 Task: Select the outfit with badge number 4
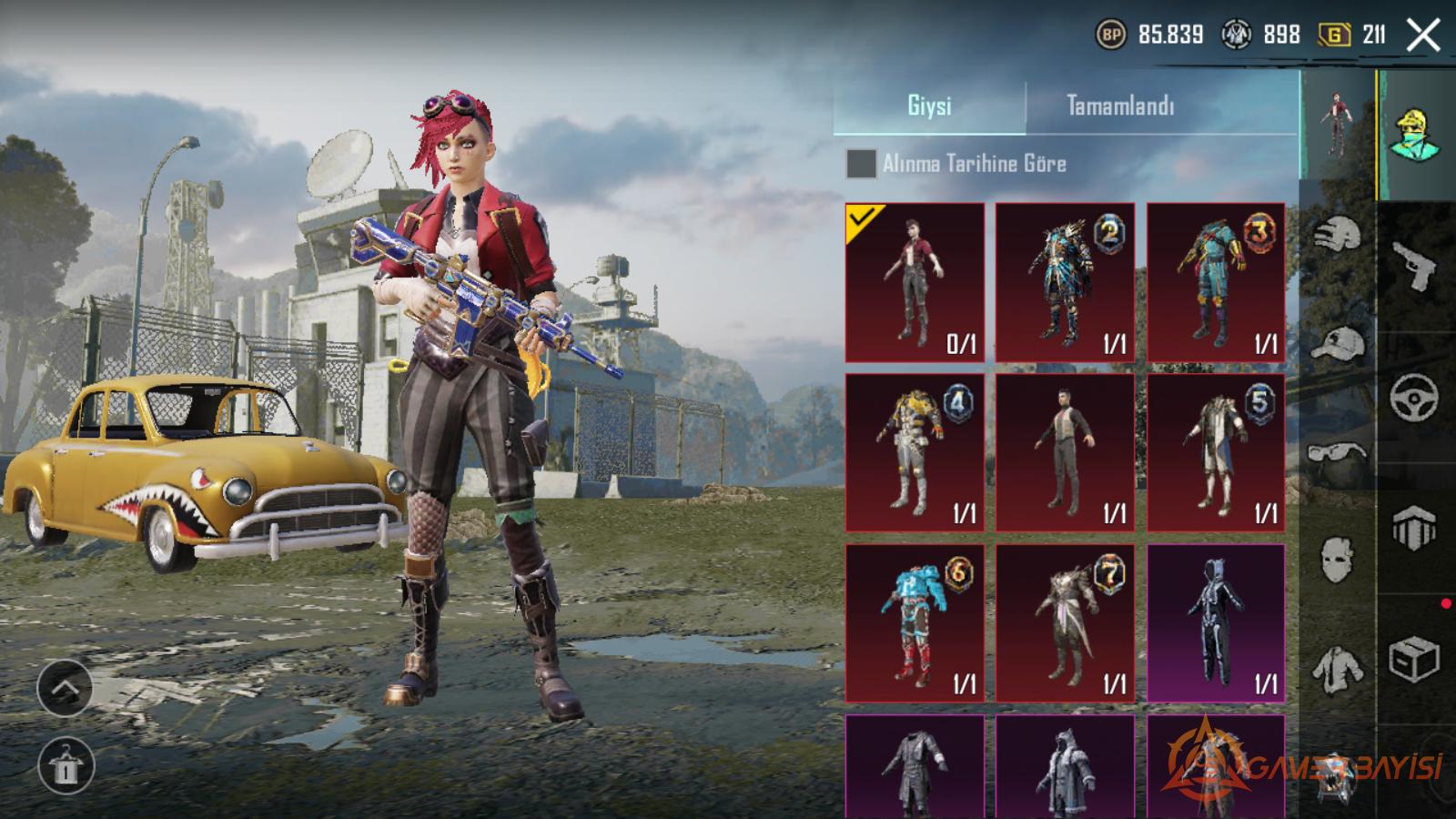915,452
